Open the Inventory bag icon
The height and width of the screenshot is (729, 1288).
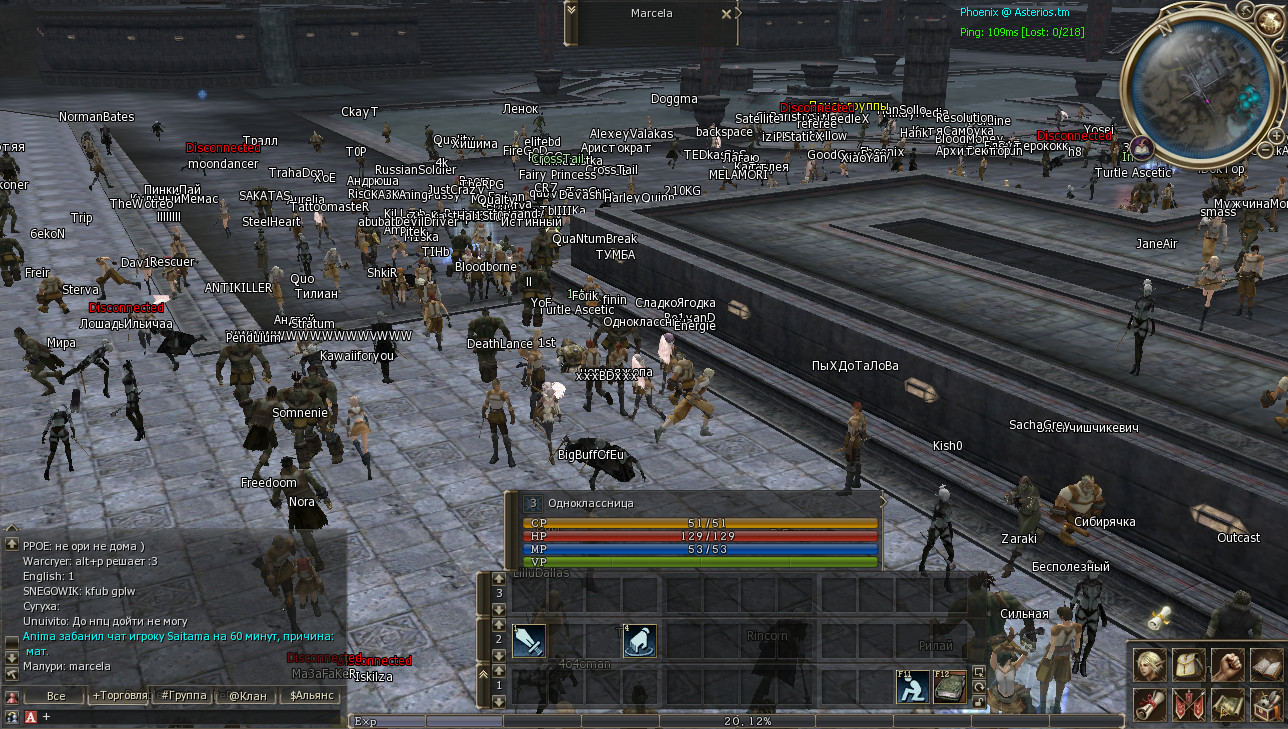click(1189, 665)
